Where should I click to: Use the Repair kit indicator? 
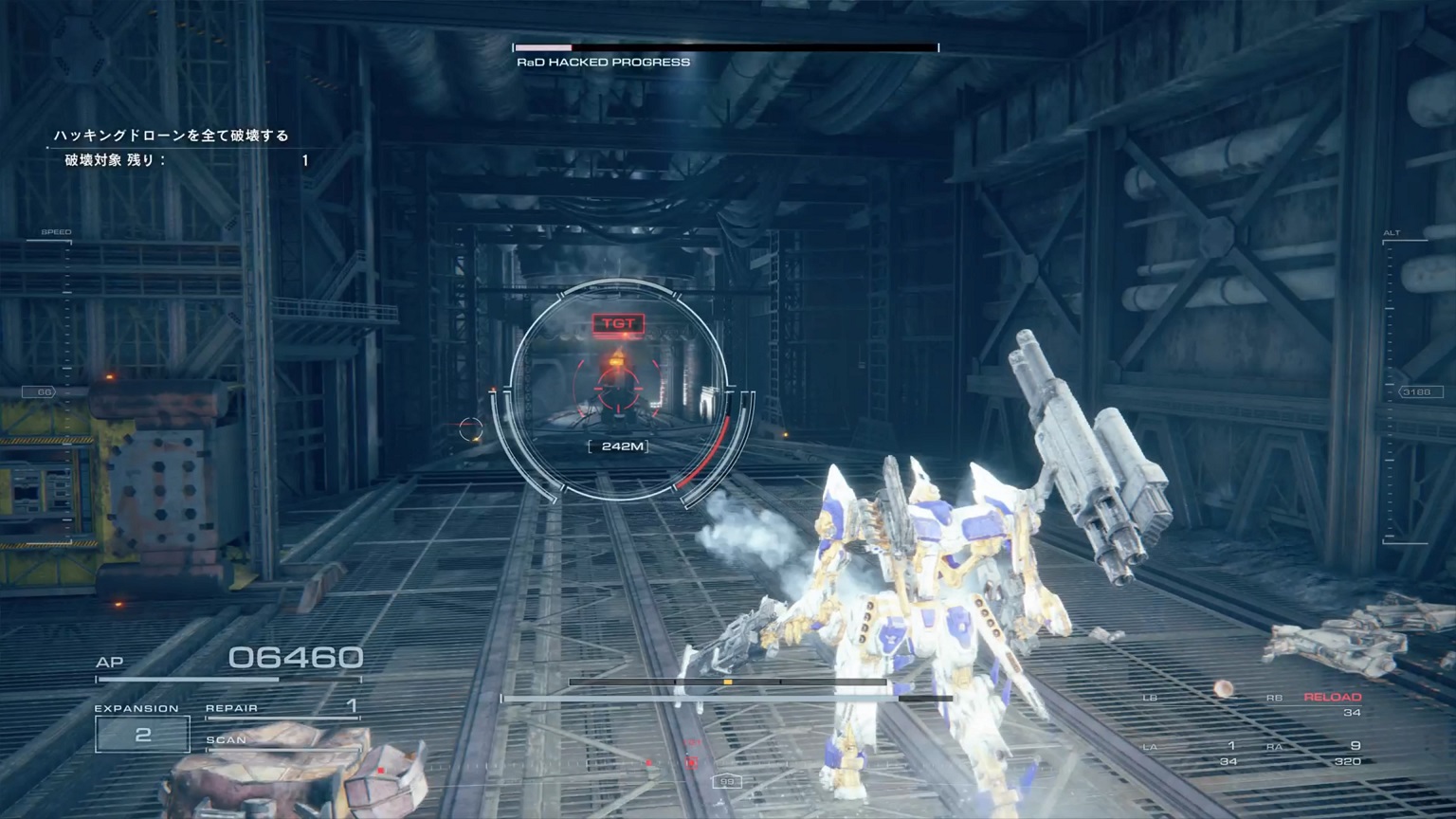[x=282, y=708]
